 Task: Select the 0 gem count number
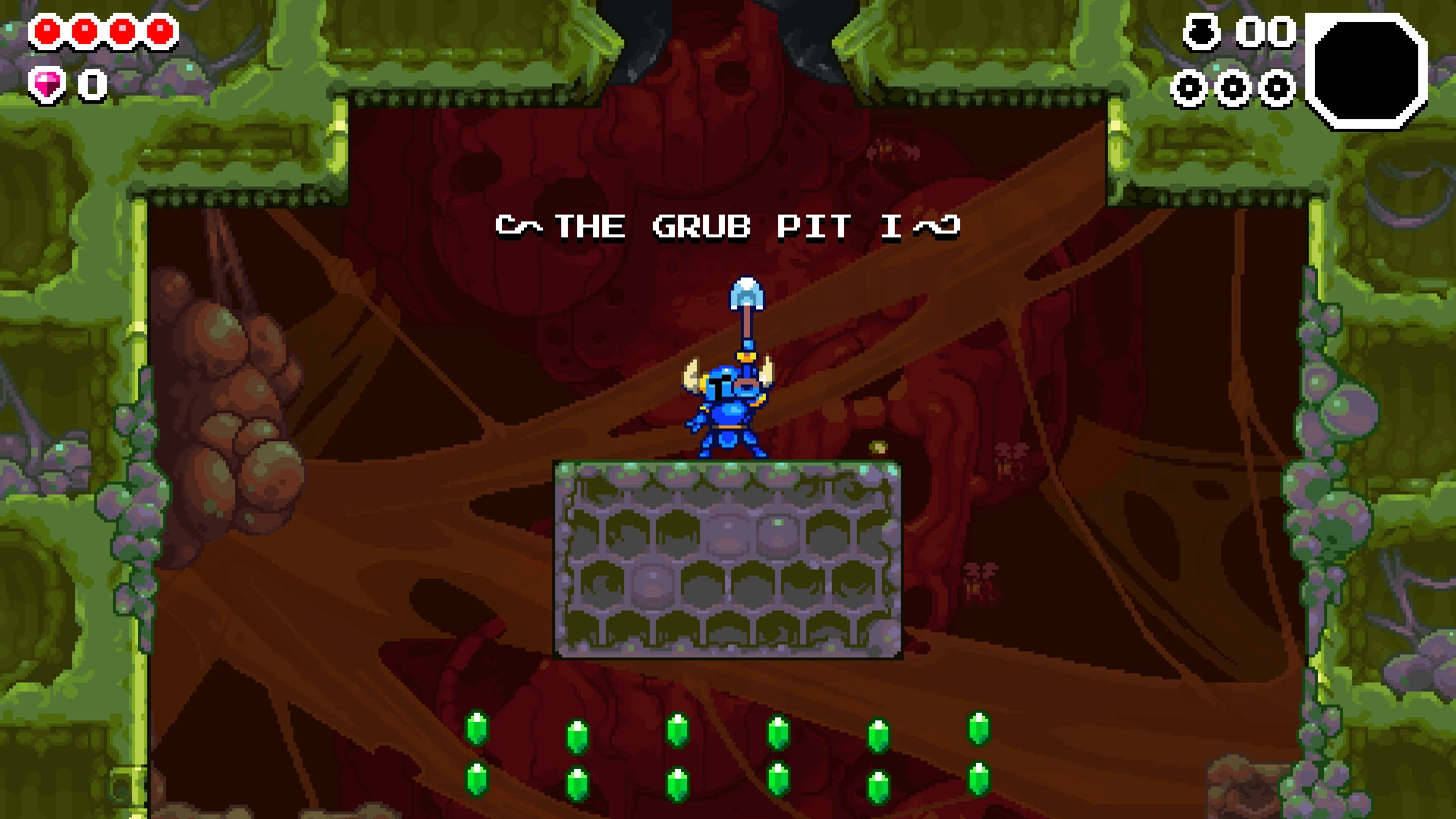point(91,85)
